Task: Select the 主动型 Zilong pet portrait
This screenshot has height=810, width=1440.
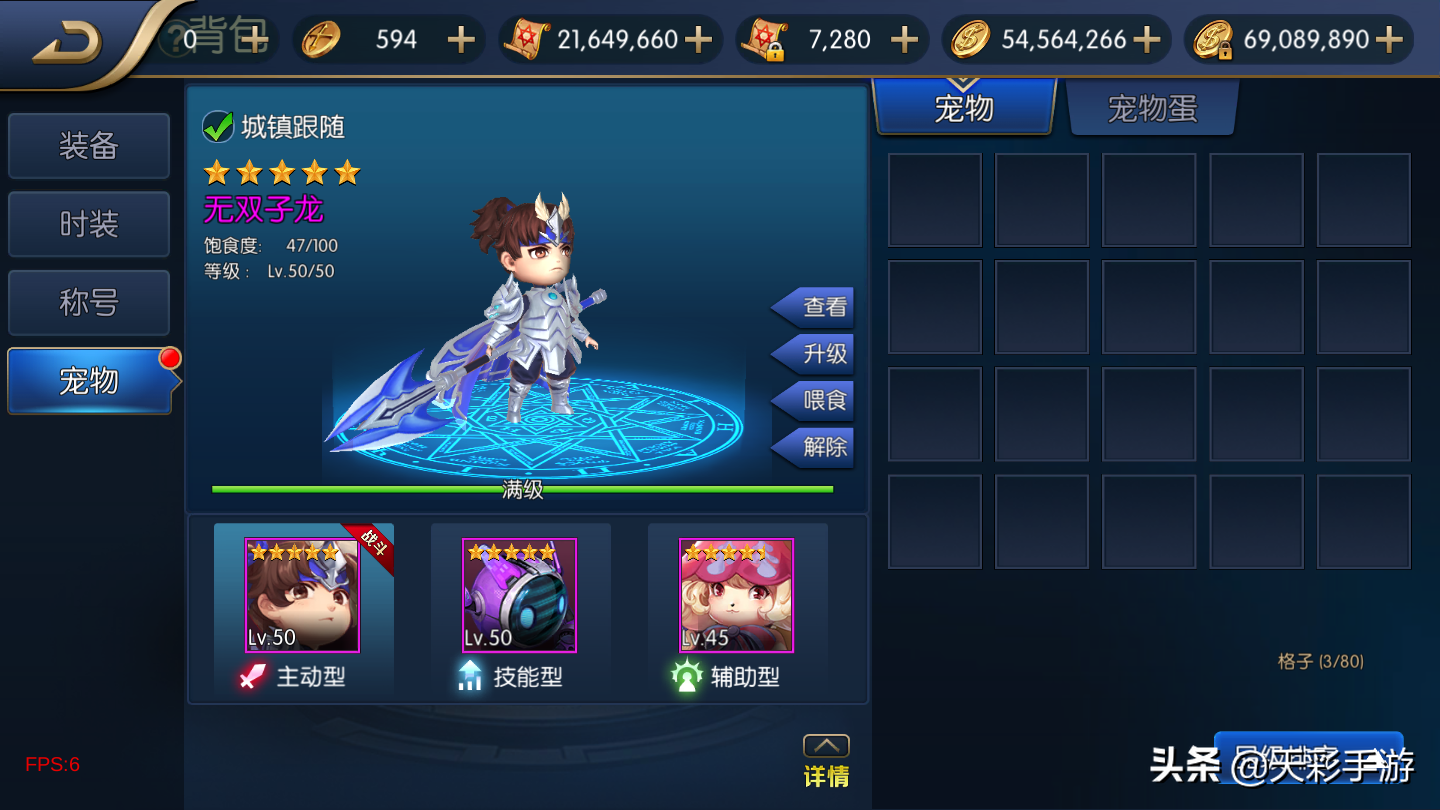Action: pyautogui.click(x=302, y=596)
